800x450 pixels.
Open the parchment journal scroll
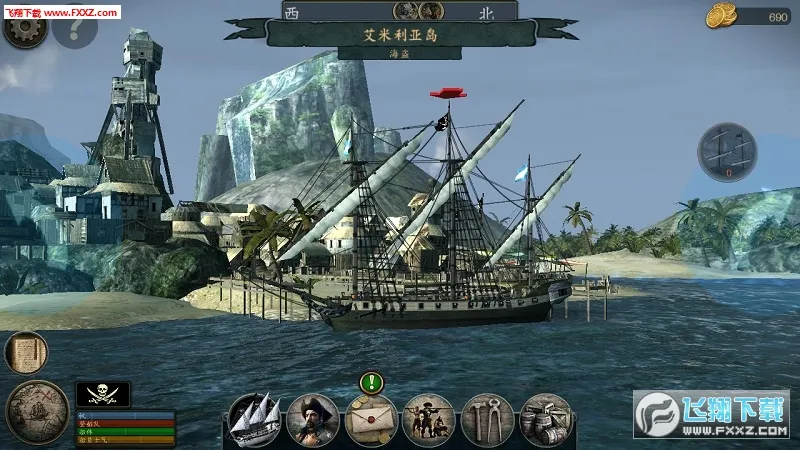coord(26,353)
